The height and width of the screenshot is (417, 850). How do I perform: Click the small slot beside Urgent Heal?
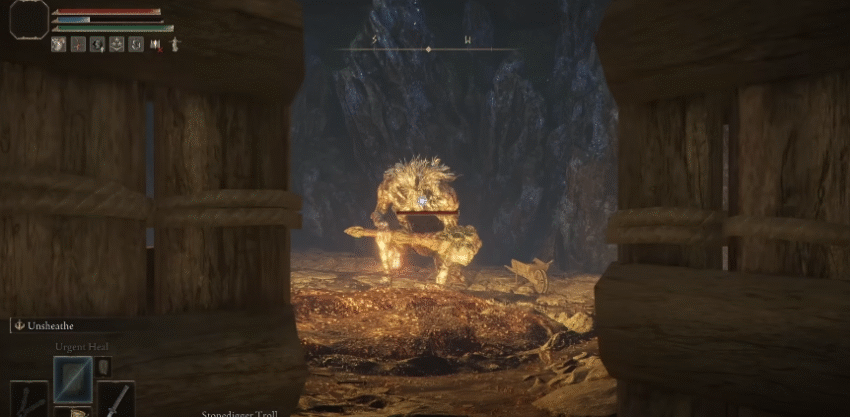tap(101, 366)
